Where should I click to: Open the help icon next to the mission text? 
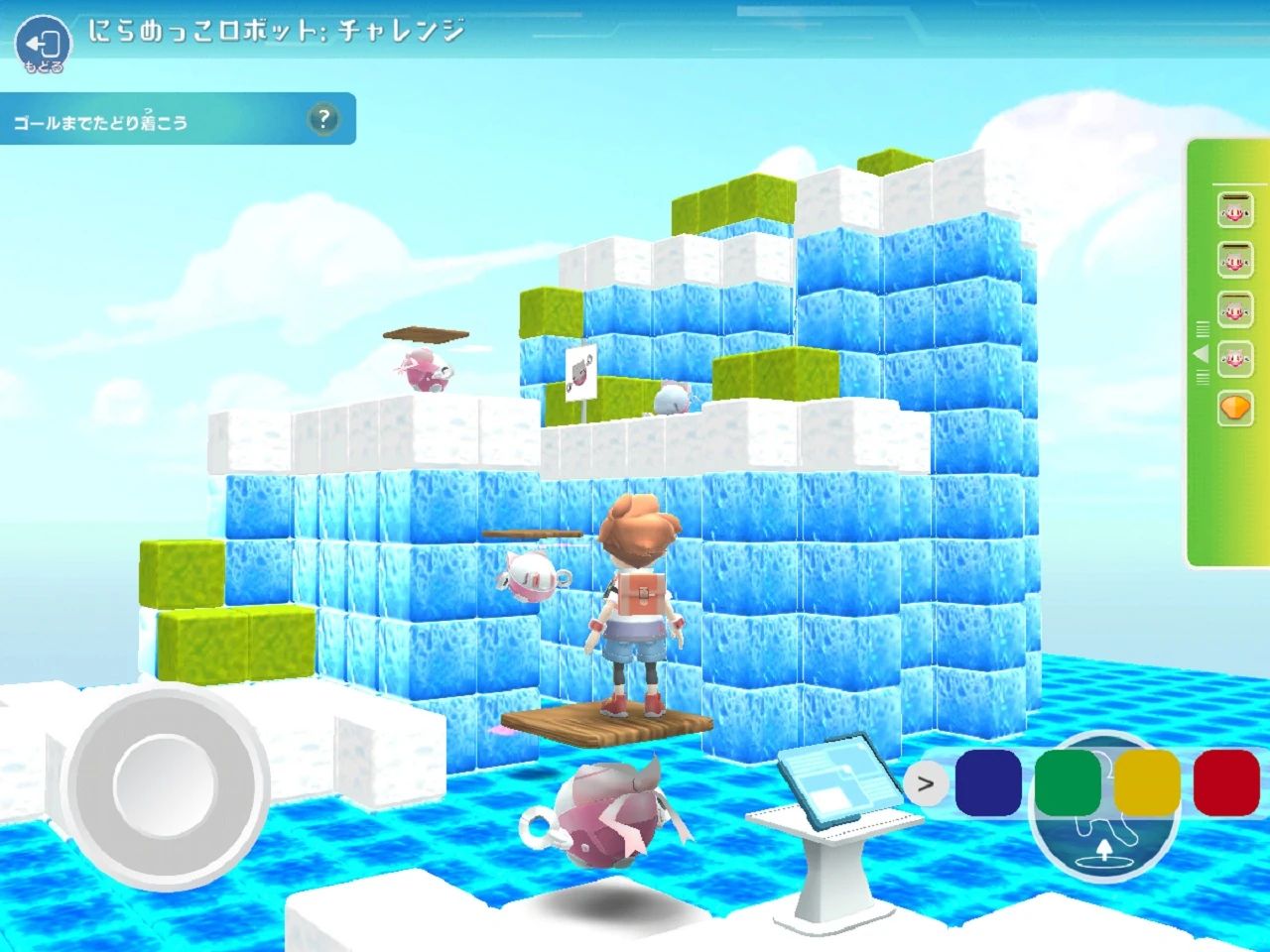tap(324, 119)
